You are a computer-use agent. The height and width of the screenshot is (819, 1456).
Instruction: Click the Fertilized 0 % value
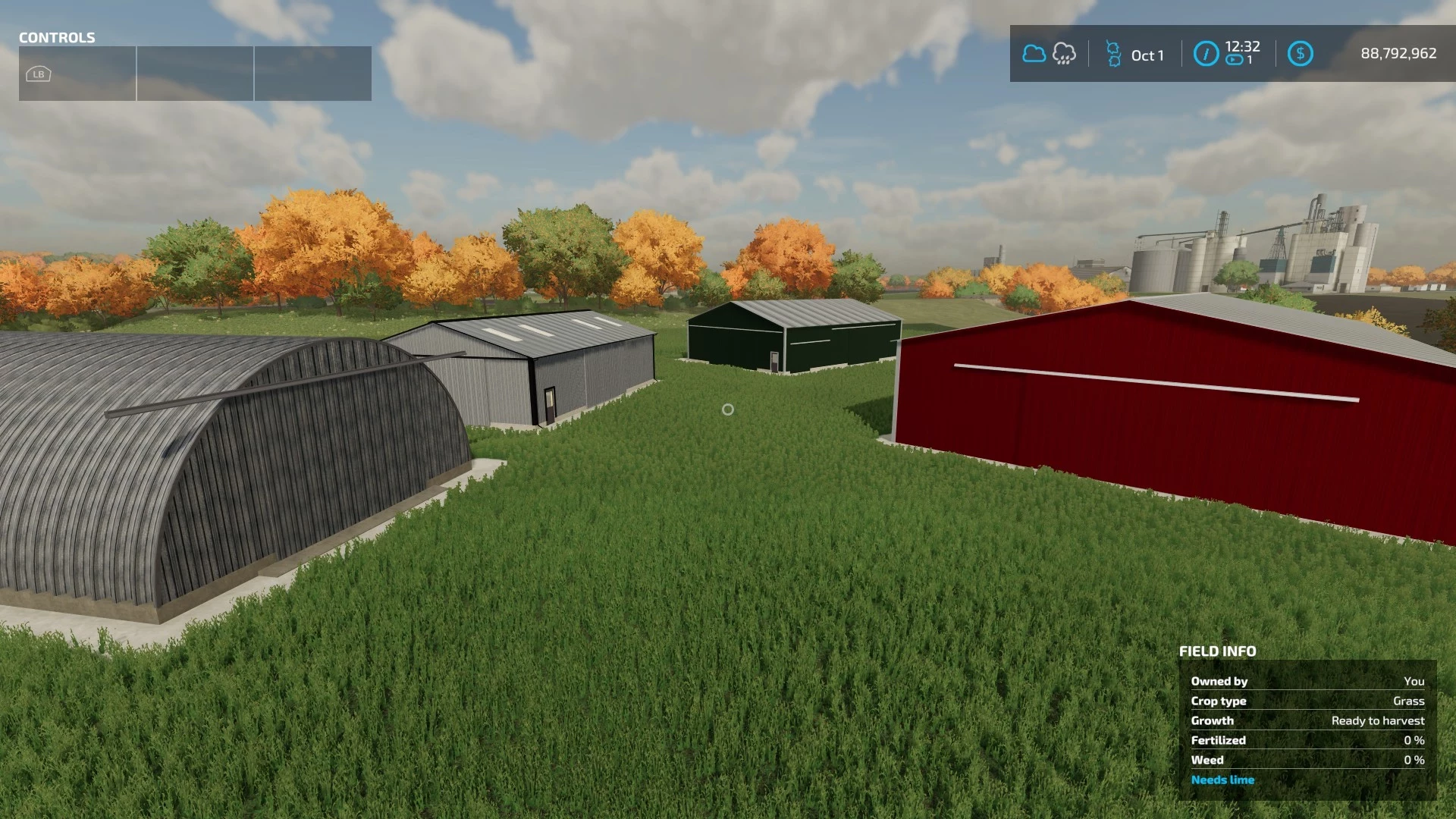pos(1415,740)
